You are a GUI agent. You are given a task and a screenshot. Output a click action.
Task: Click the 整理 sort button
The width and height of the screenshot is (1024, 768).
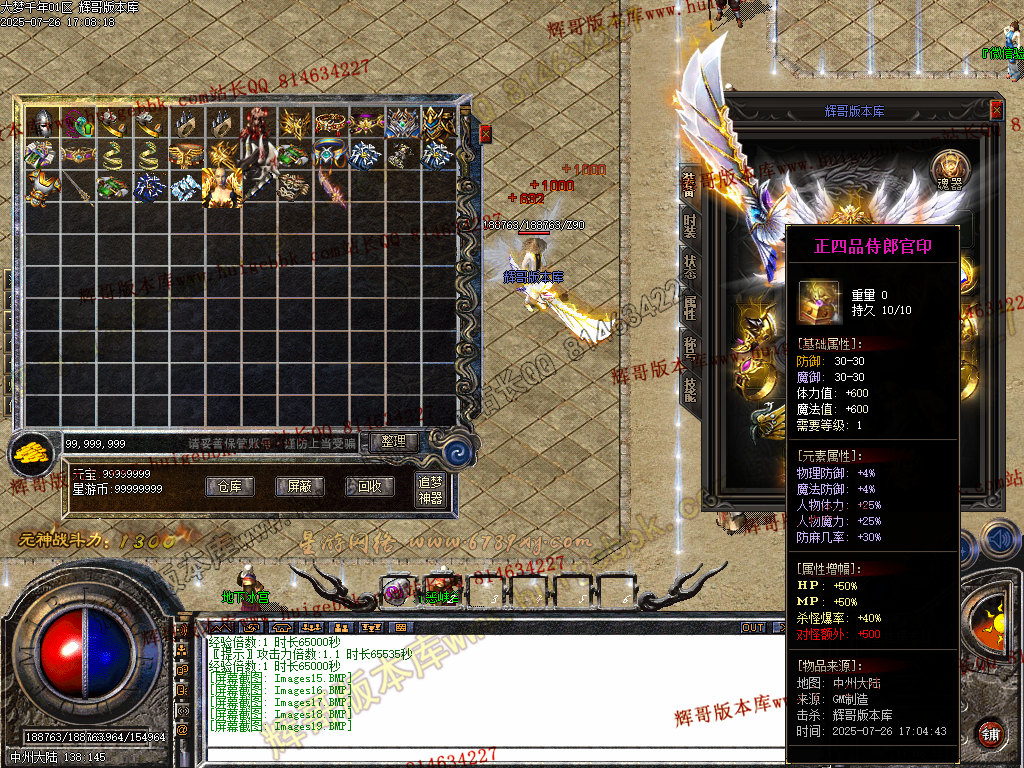click(393, 441)
